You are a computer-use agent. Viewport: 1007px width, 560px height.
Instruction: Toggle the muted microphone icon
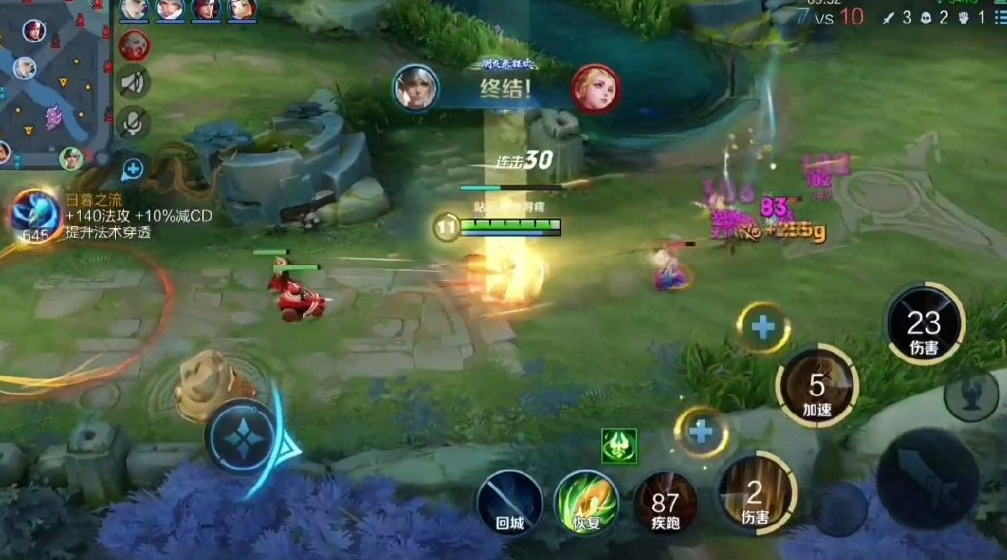(x=134, y=123)
